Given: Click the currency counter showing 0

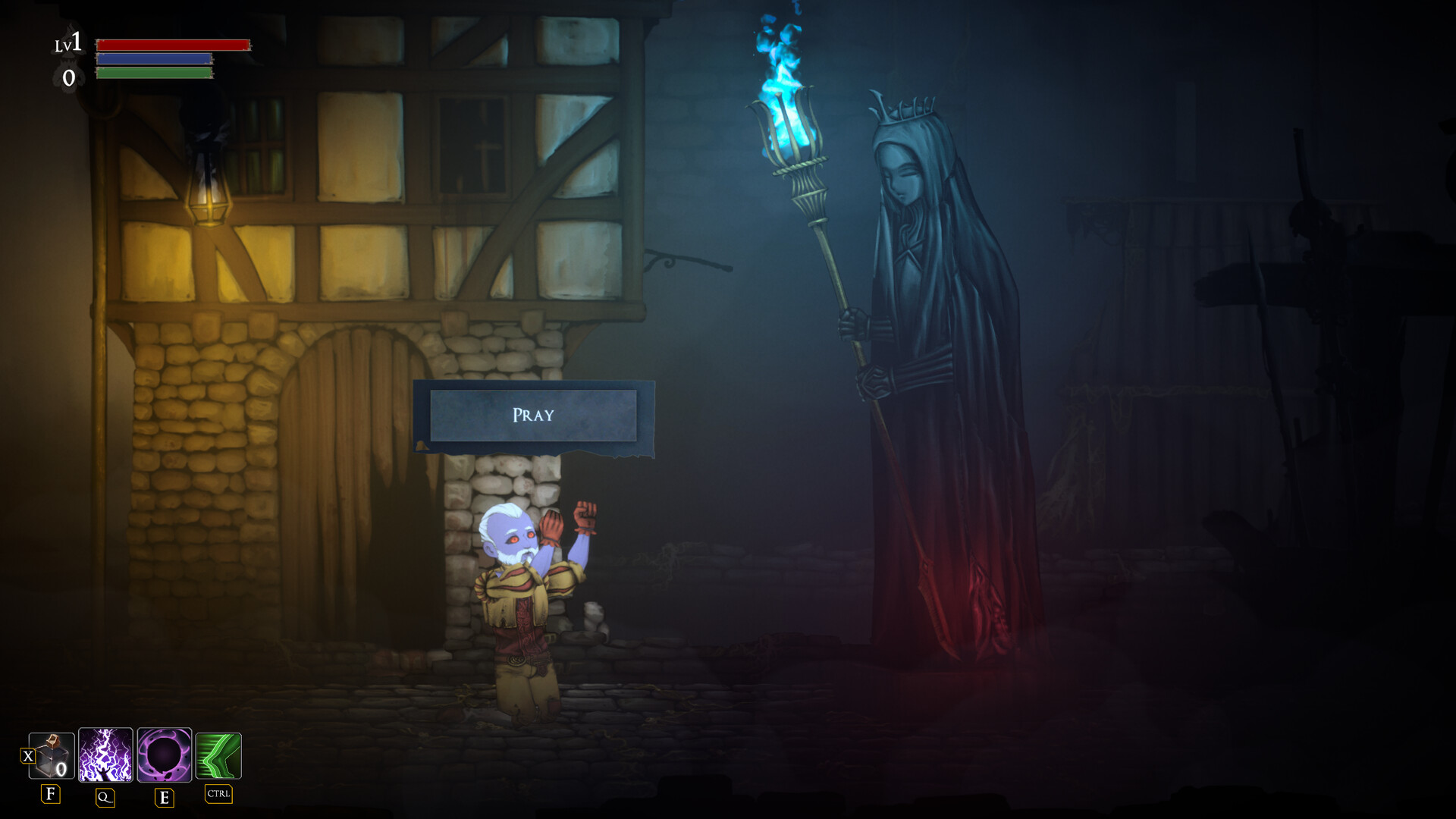Looking at the screenshot, I should tap(70, 76).
